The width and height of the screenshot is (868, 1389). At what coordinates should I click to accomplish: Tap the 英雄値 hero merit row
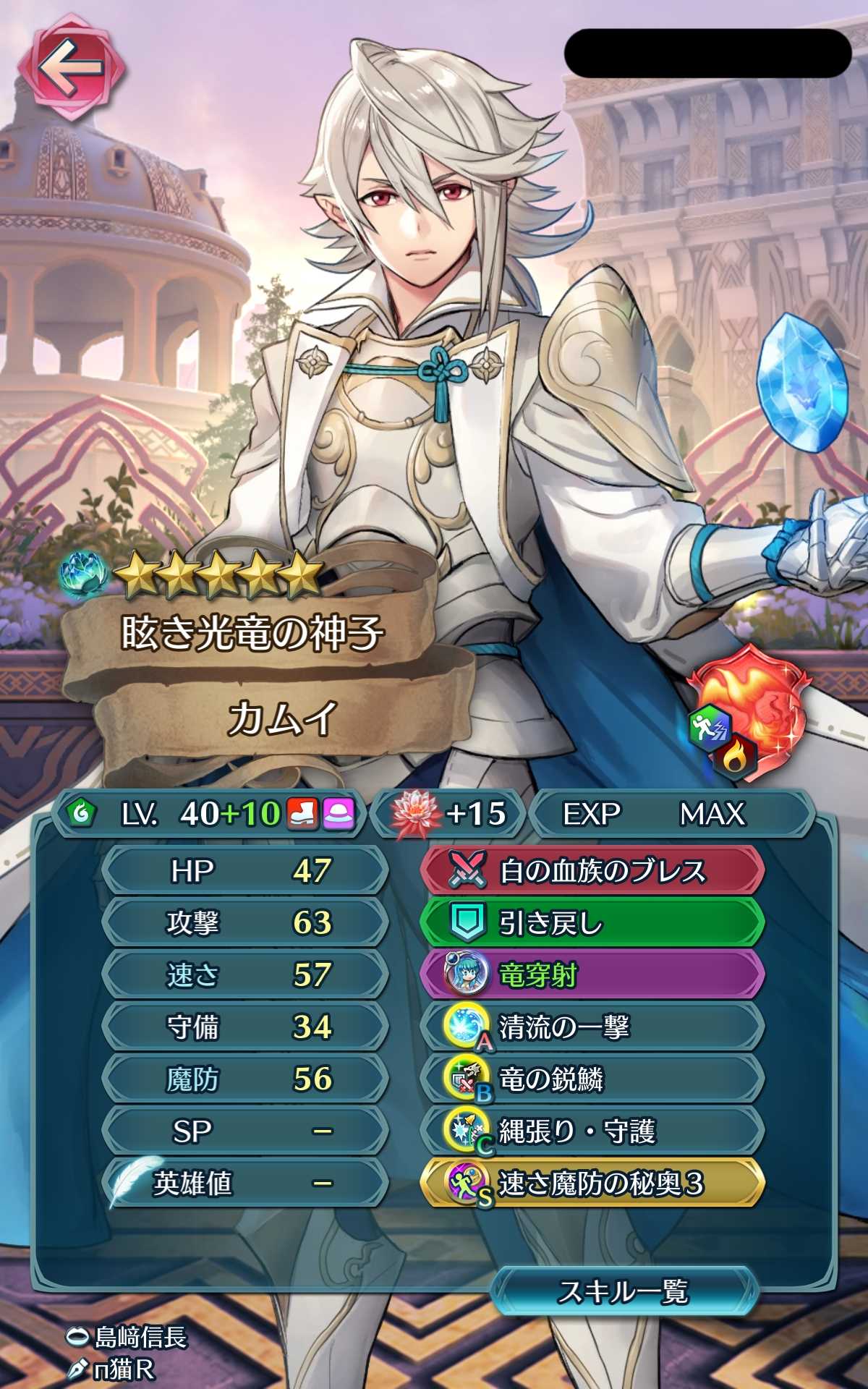(x=244, y=1184)
